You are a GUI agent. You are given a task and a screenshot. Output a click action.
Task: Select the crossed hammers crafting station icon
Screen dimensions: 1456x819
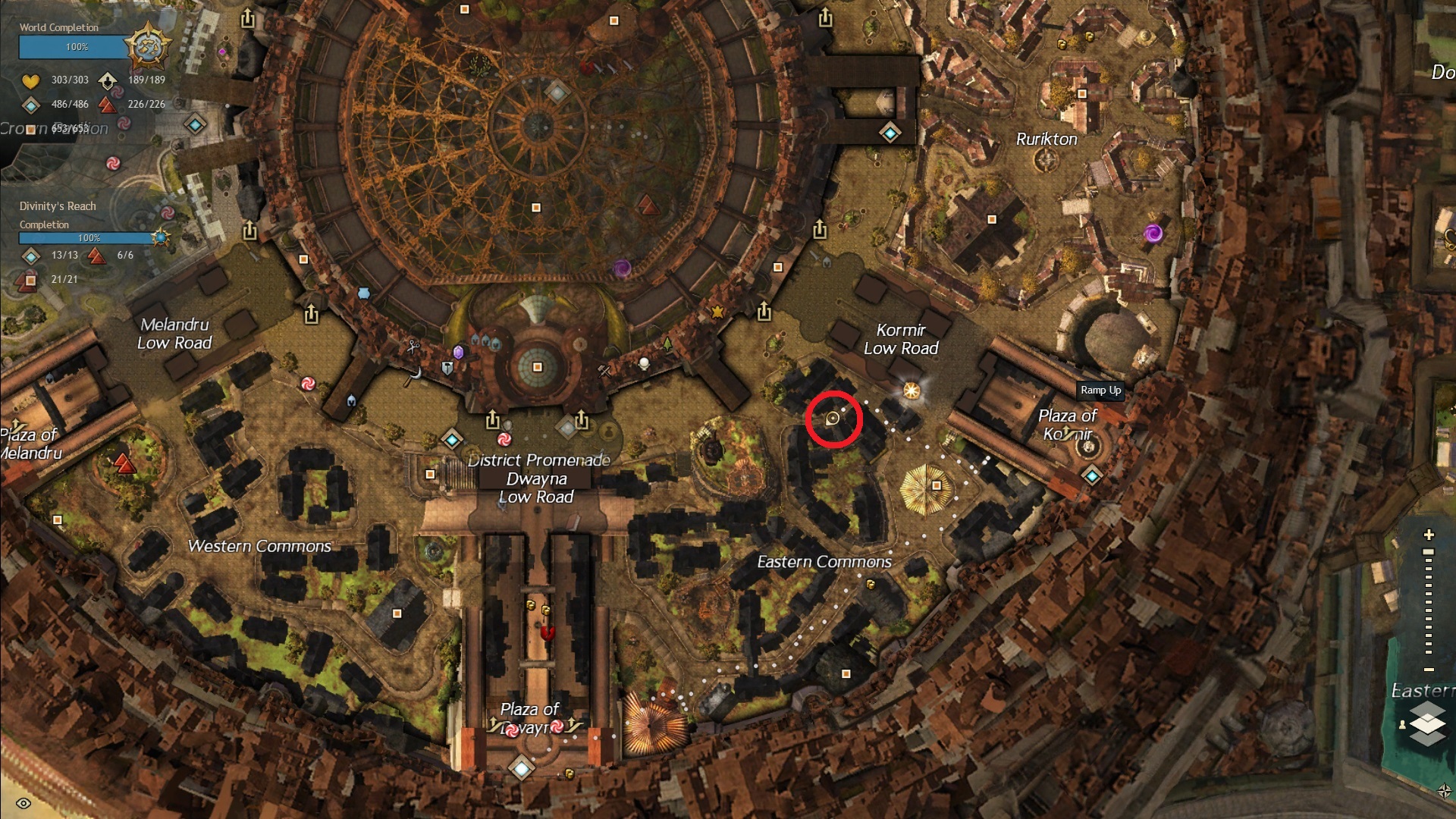tap(604, 371)
